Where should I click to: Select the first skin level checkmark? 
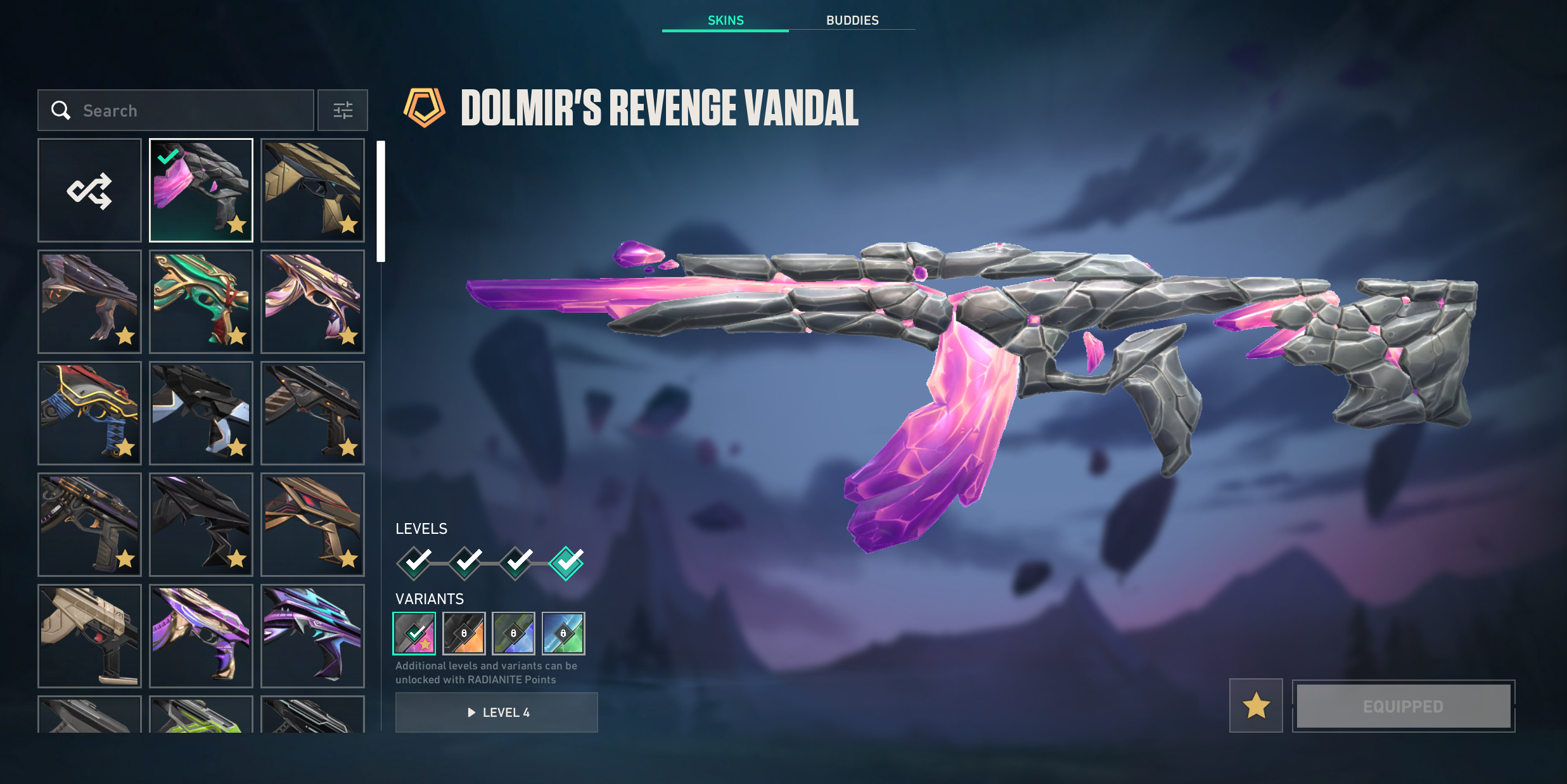(414, 562)
